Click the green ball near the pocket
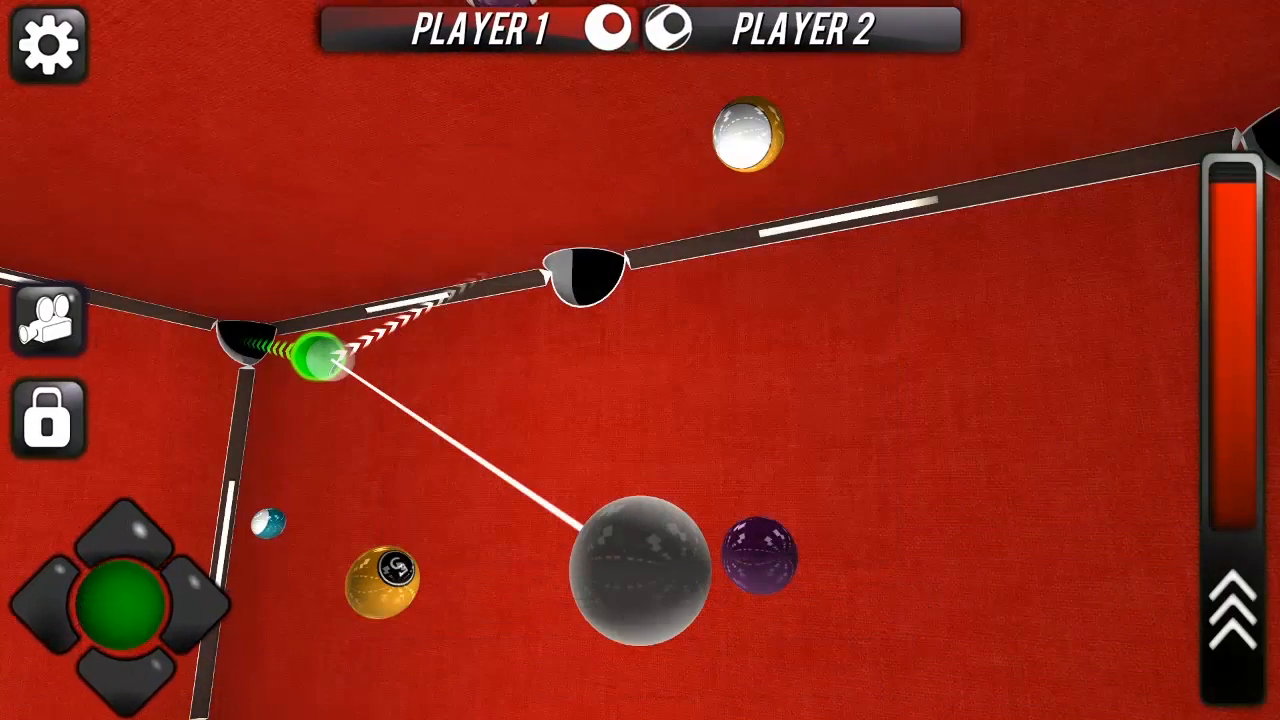This screenshot has width=1280, height=720. (x=318, y=355)
